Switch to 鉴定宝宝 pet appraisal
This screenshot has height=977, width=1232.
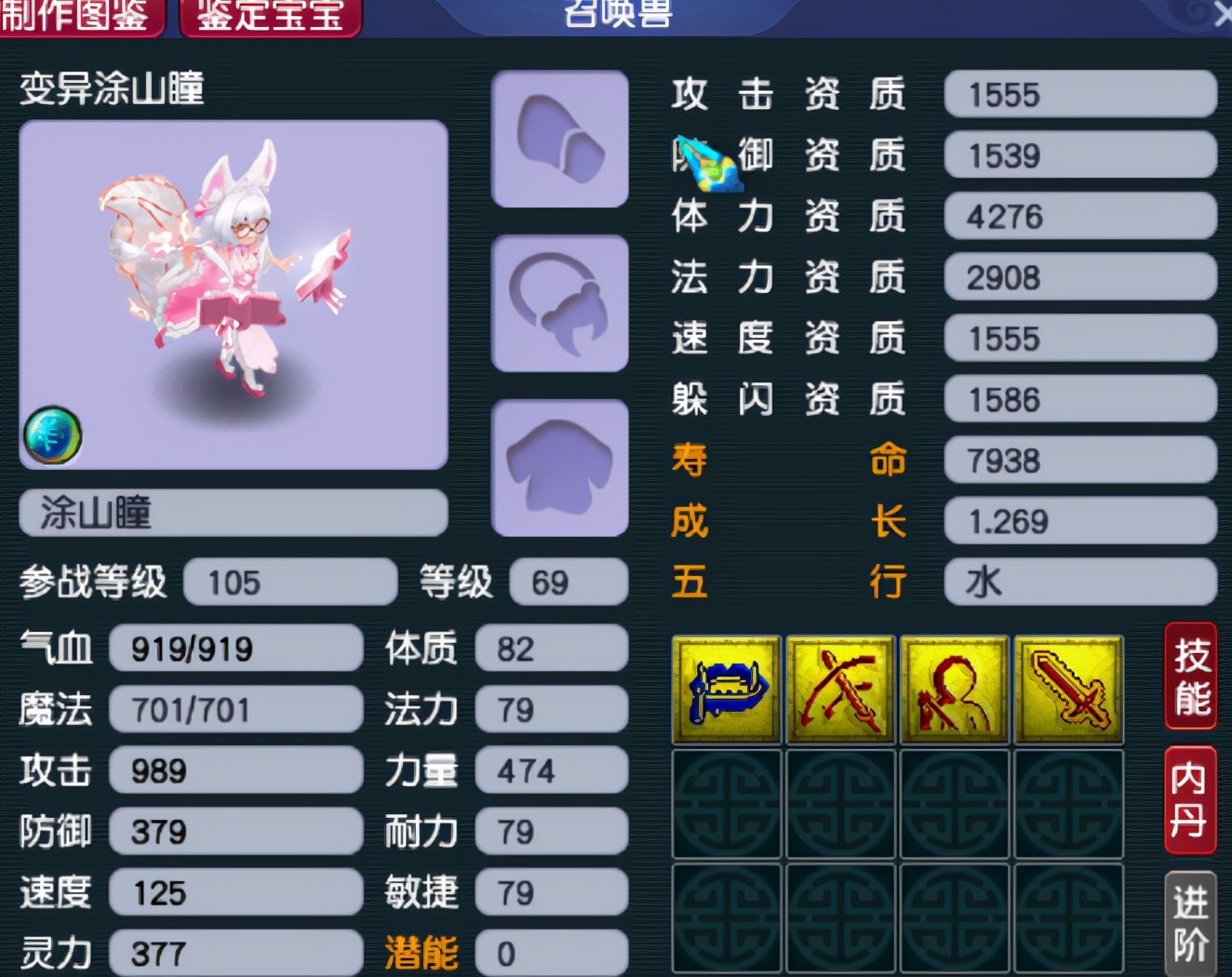tap(269, 15)
